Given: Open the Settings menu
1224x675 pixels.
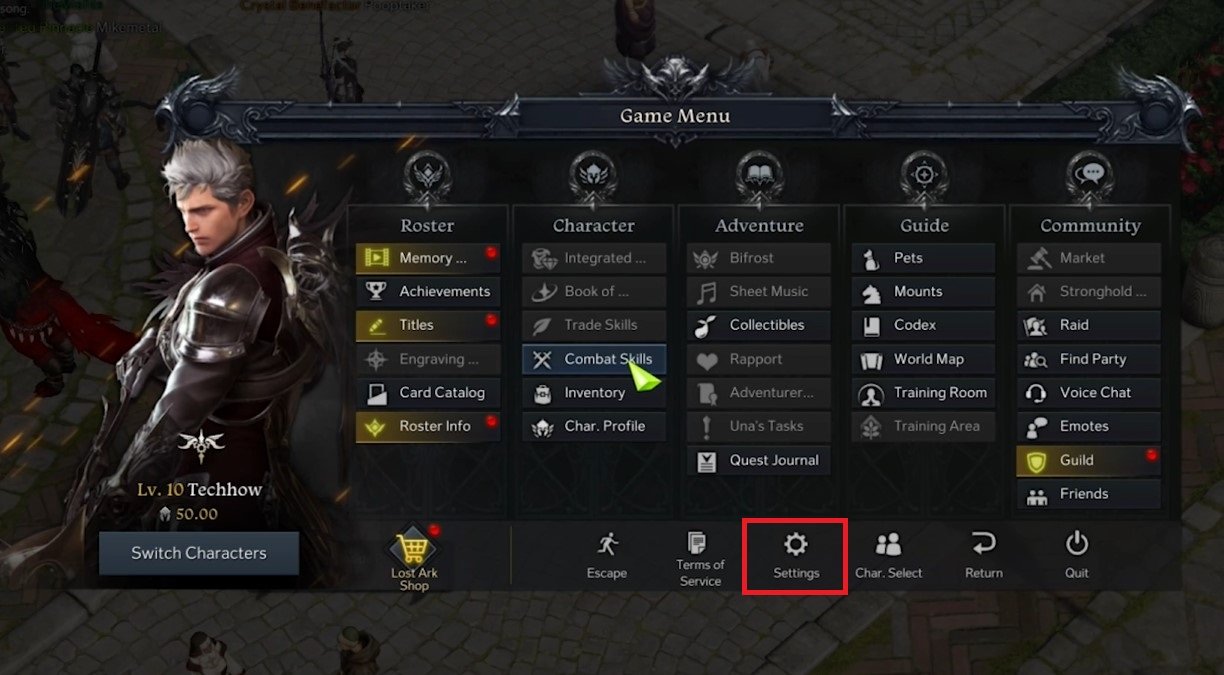Looking at the screenshot, I should point(796,555).
